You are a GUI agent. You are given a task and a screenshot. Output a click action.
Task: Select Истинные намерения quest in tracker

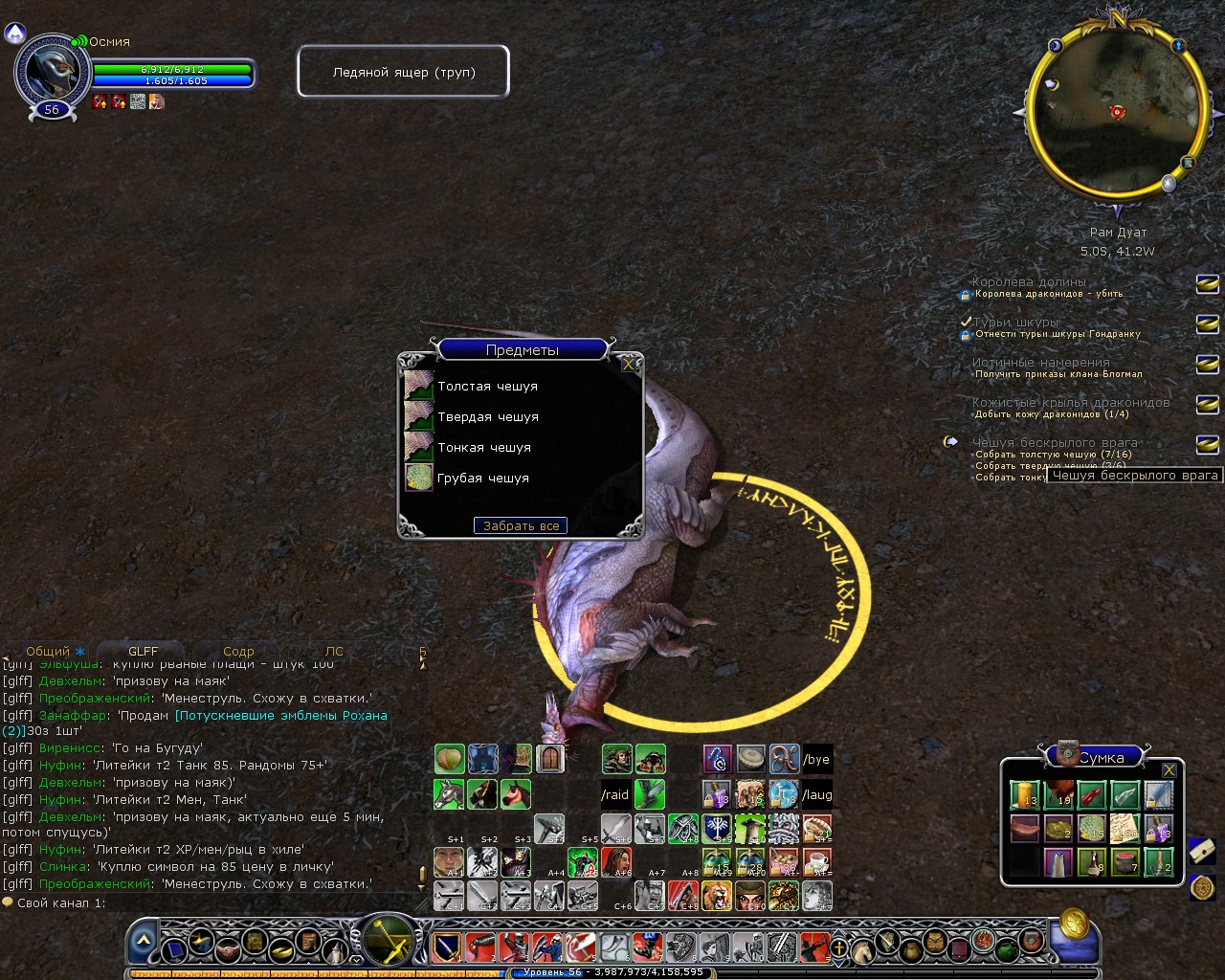click(x=1040, y=363)
